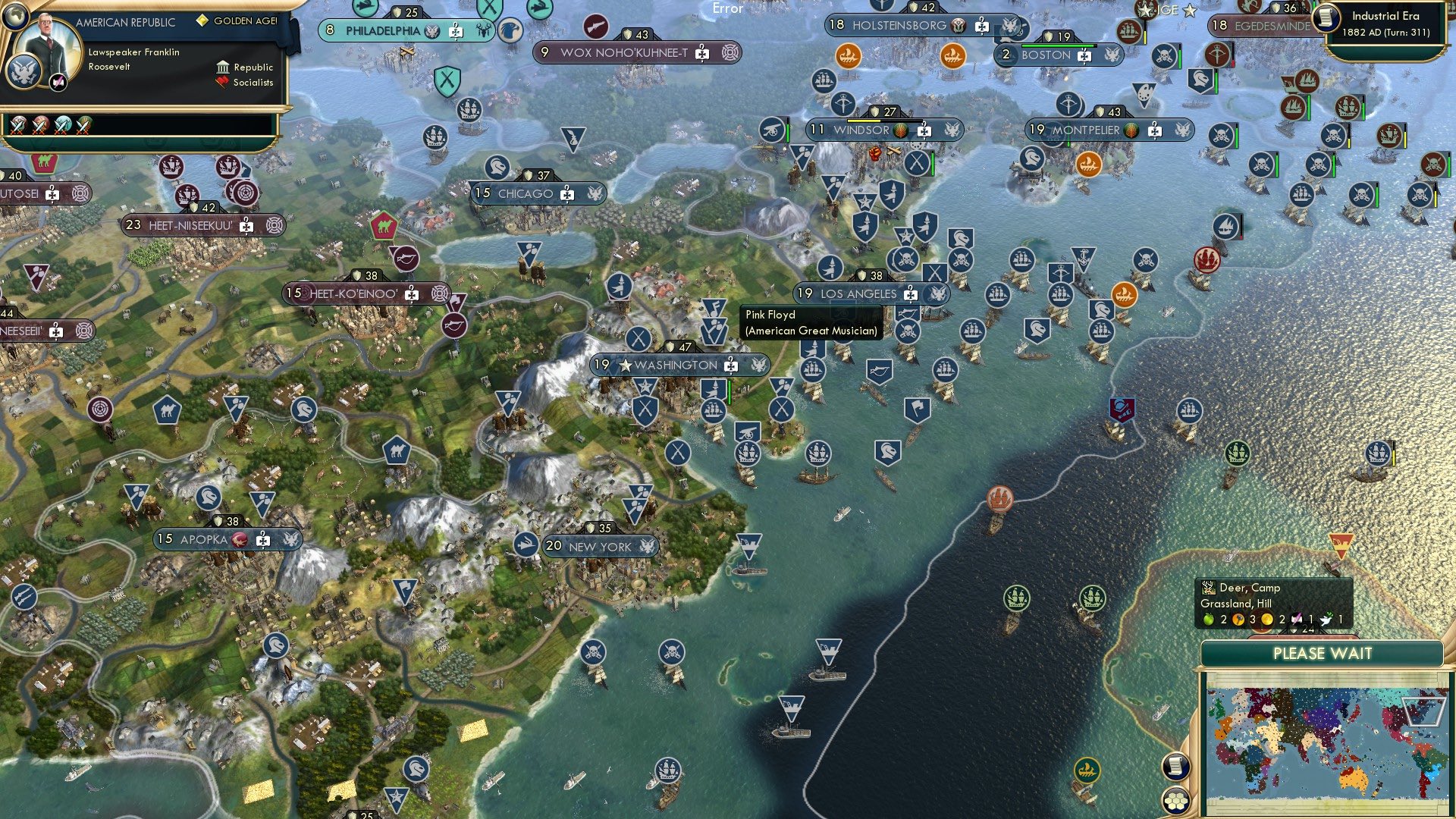Click the Republic policy building icon
1456x819 pixels.
224,67
